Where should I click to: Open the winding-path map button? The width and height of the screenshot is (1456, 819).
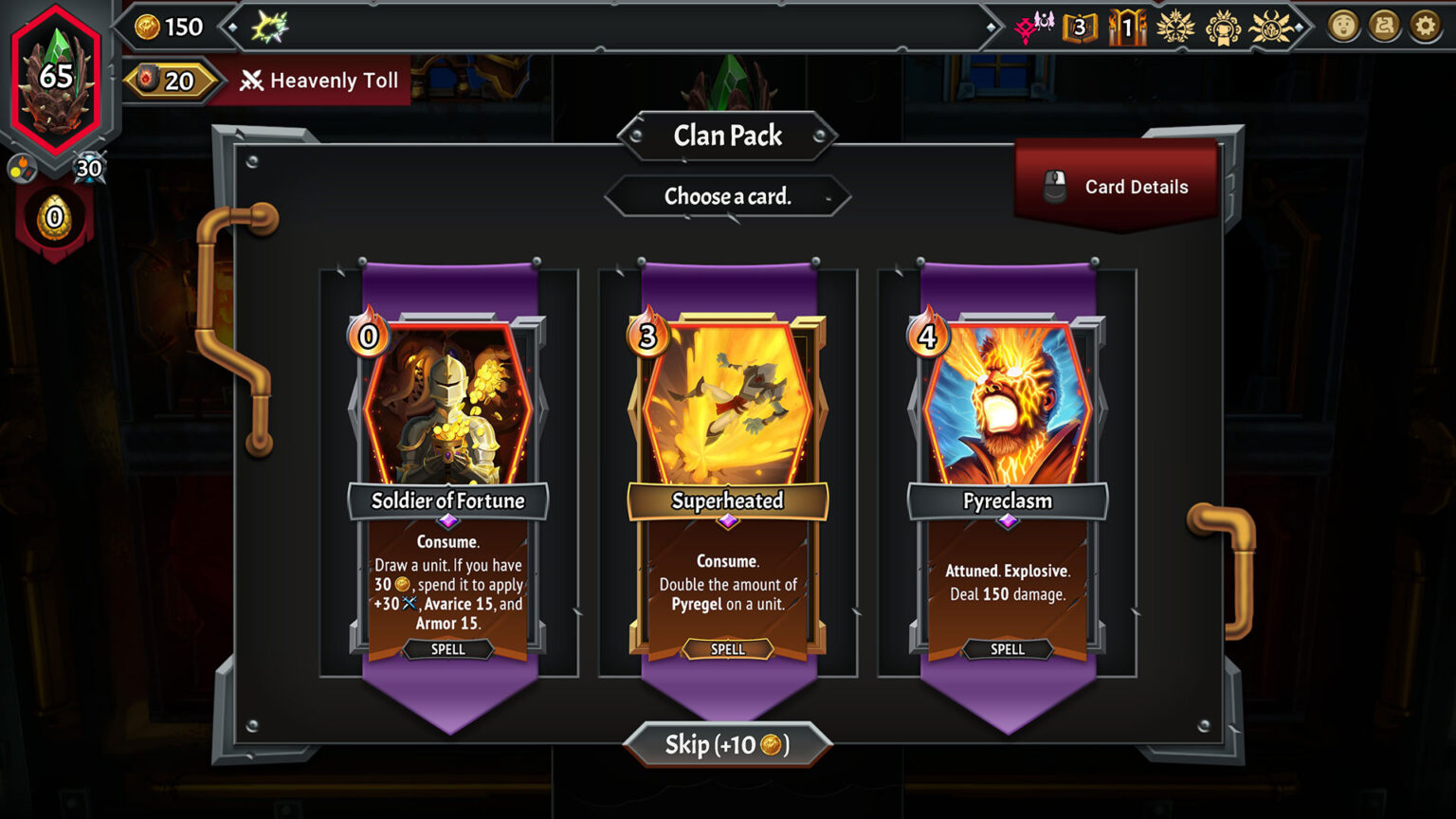coord(1384,27)
